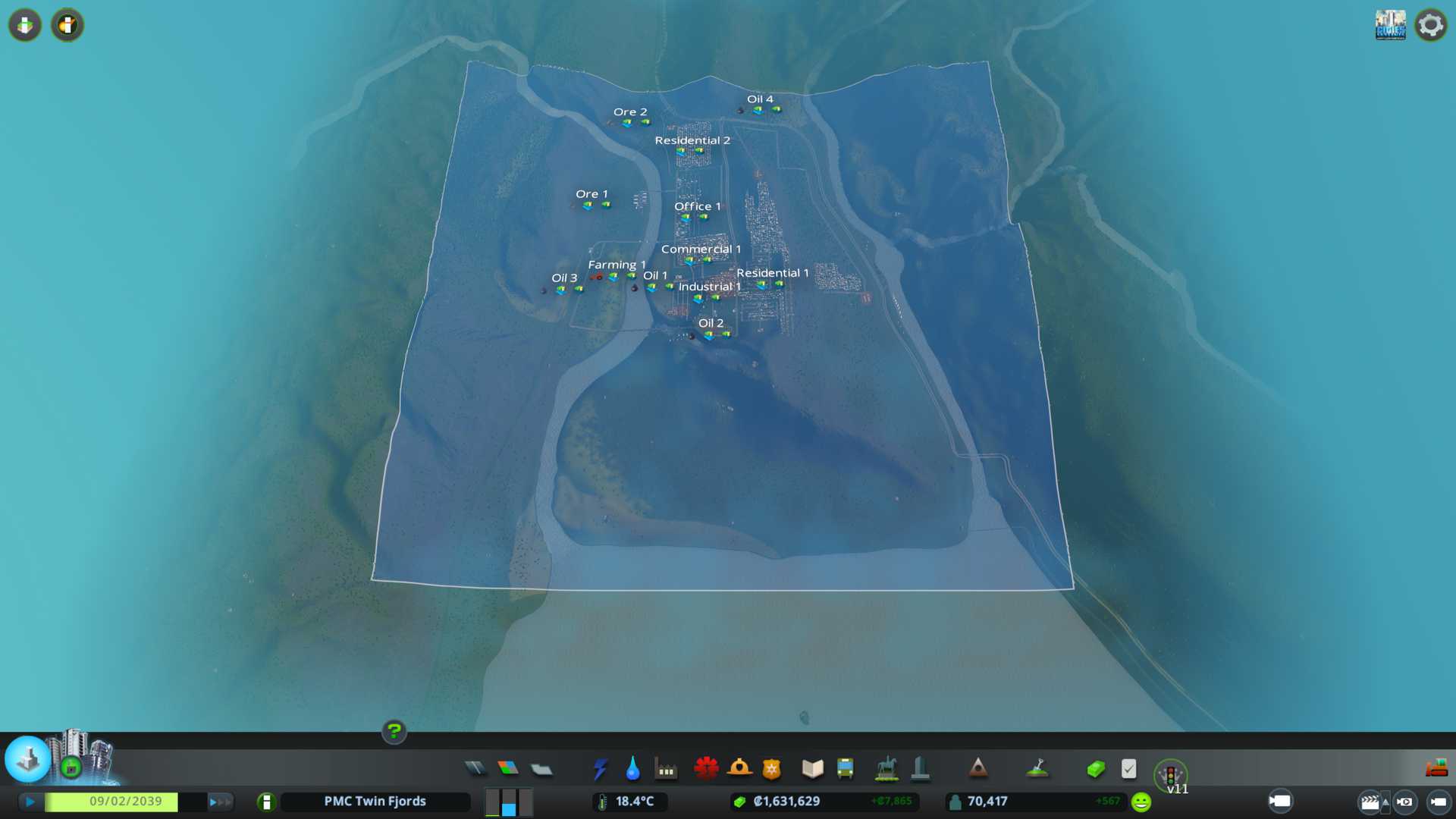Select the Zoning tool
The width and height of the screenshot is (1456, 819).
(508, 769)
